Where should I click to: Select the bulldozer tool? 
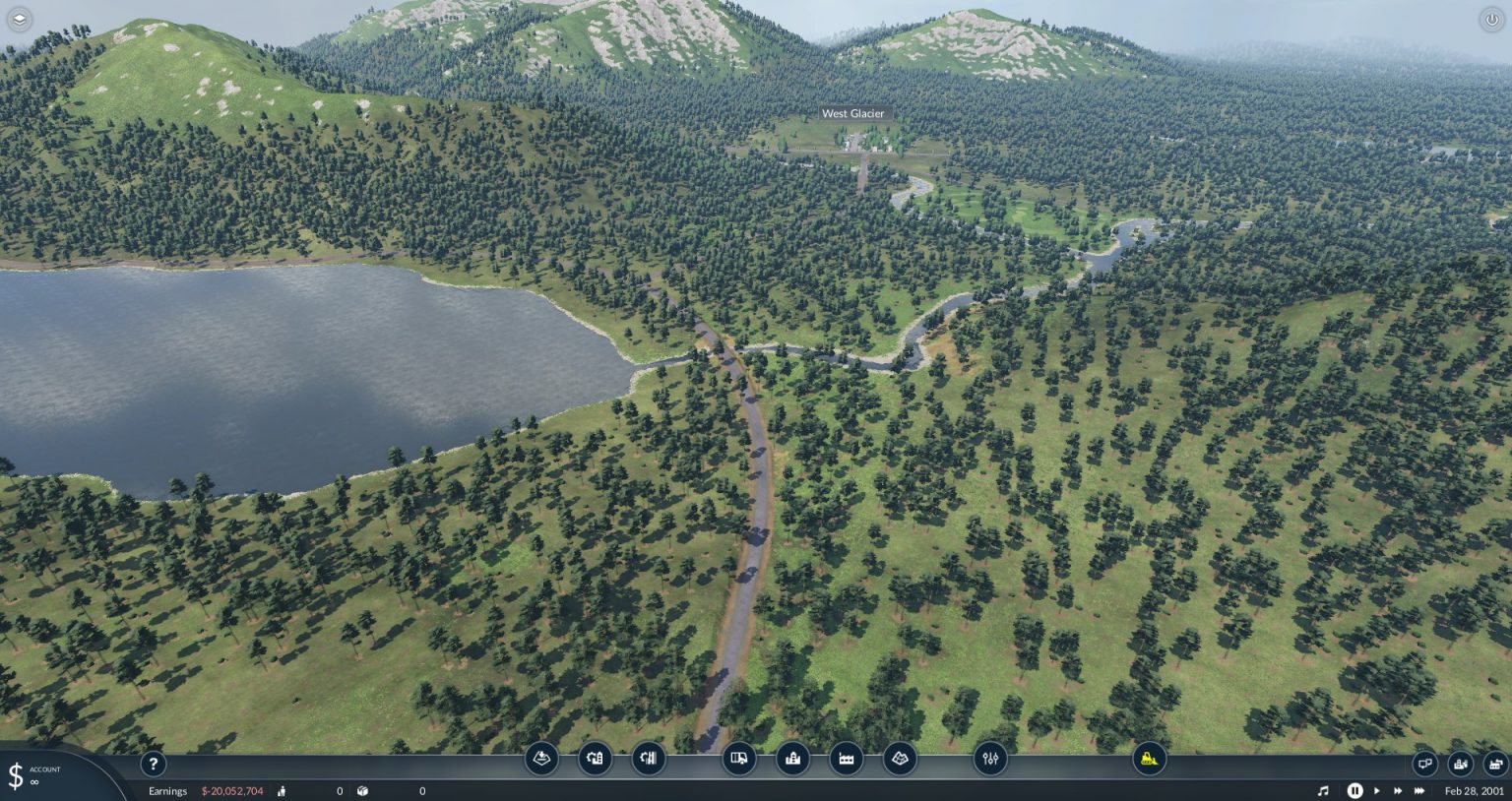point(1148,759)
